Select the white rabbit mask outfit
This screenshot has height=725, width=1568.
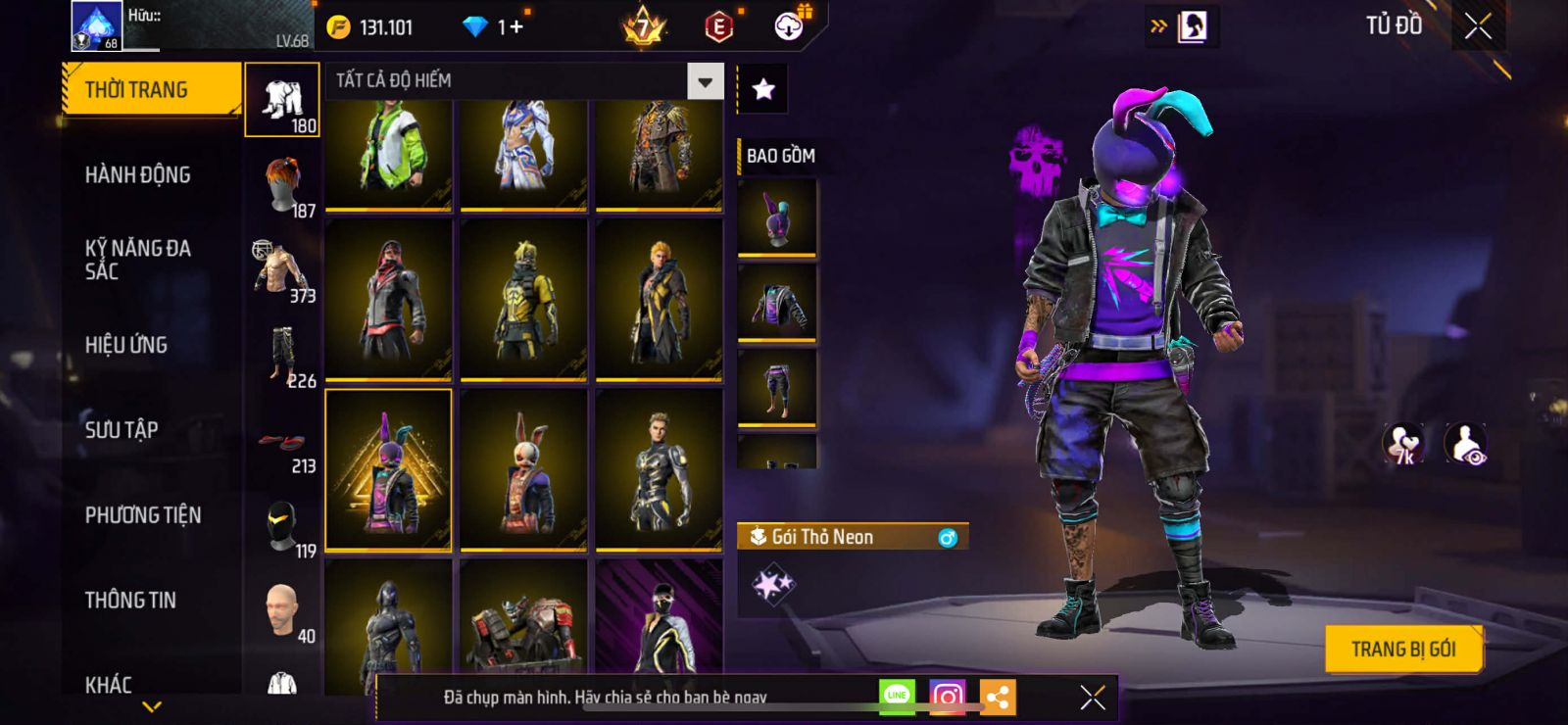tap(523, 470)
